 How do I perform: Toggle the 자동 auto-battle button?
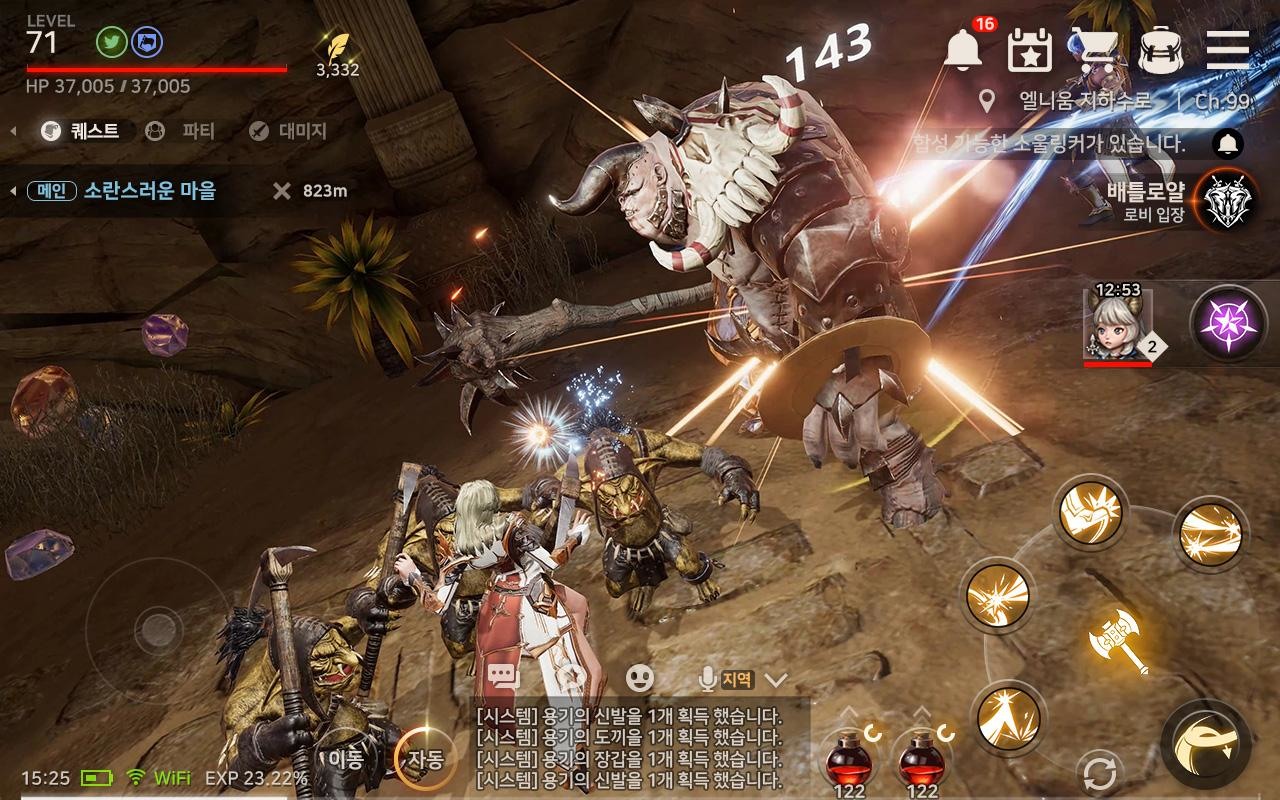pos(421,758)
